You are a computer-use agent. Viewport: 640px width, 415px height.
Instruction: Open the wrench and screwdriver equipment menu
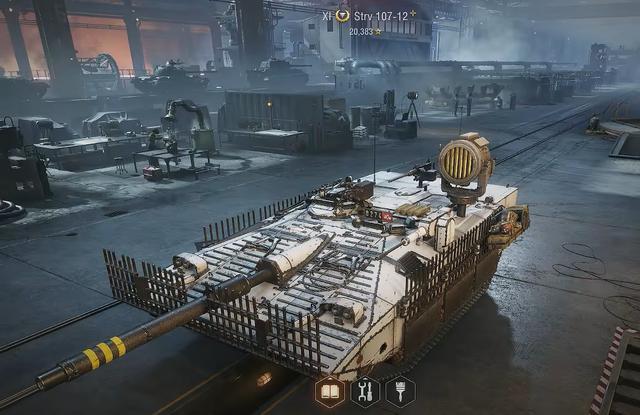365,391
